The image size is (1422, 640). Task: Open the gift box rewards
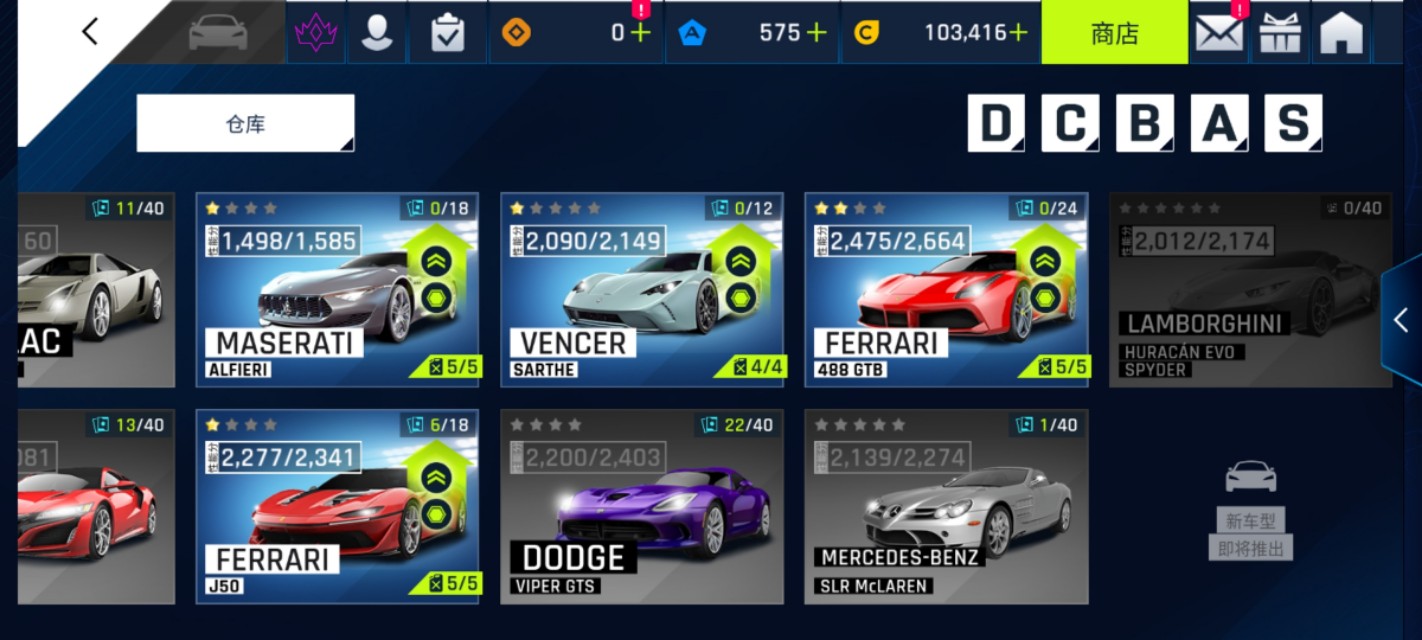point(1280,33)
